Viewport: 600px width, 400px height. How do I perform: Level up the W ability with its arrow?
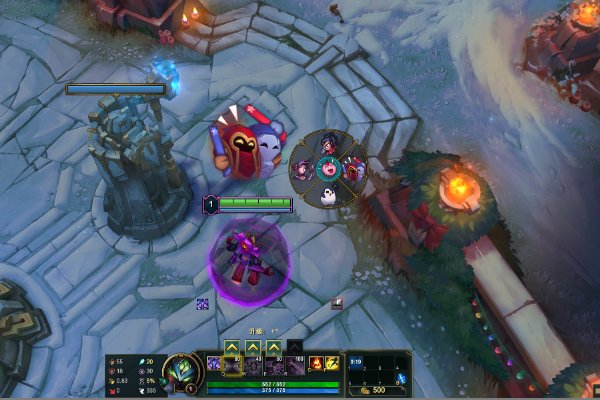tap(253, 347)
